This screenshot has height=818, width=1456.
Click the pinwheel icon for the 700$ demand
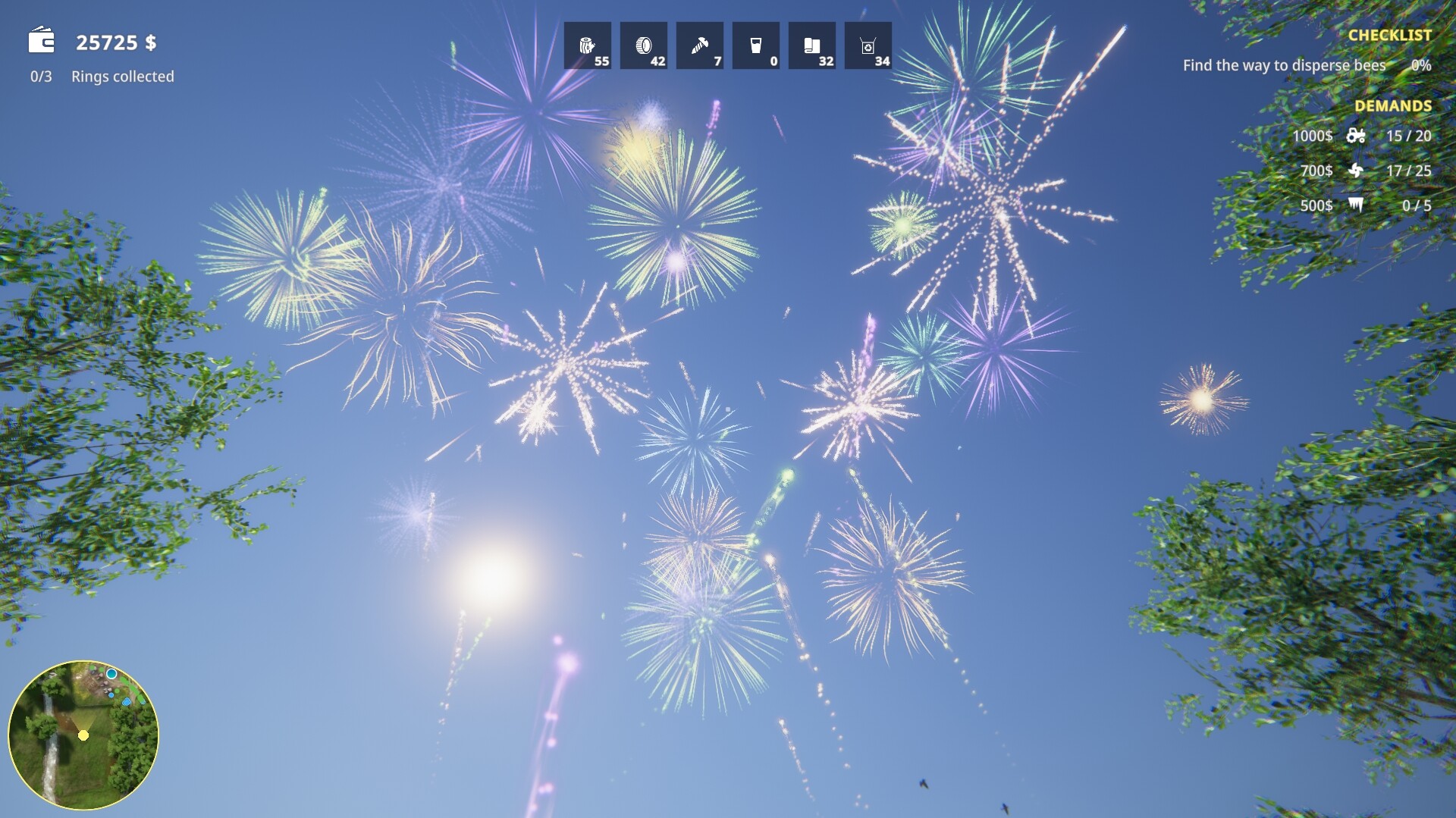(1356, 171)
